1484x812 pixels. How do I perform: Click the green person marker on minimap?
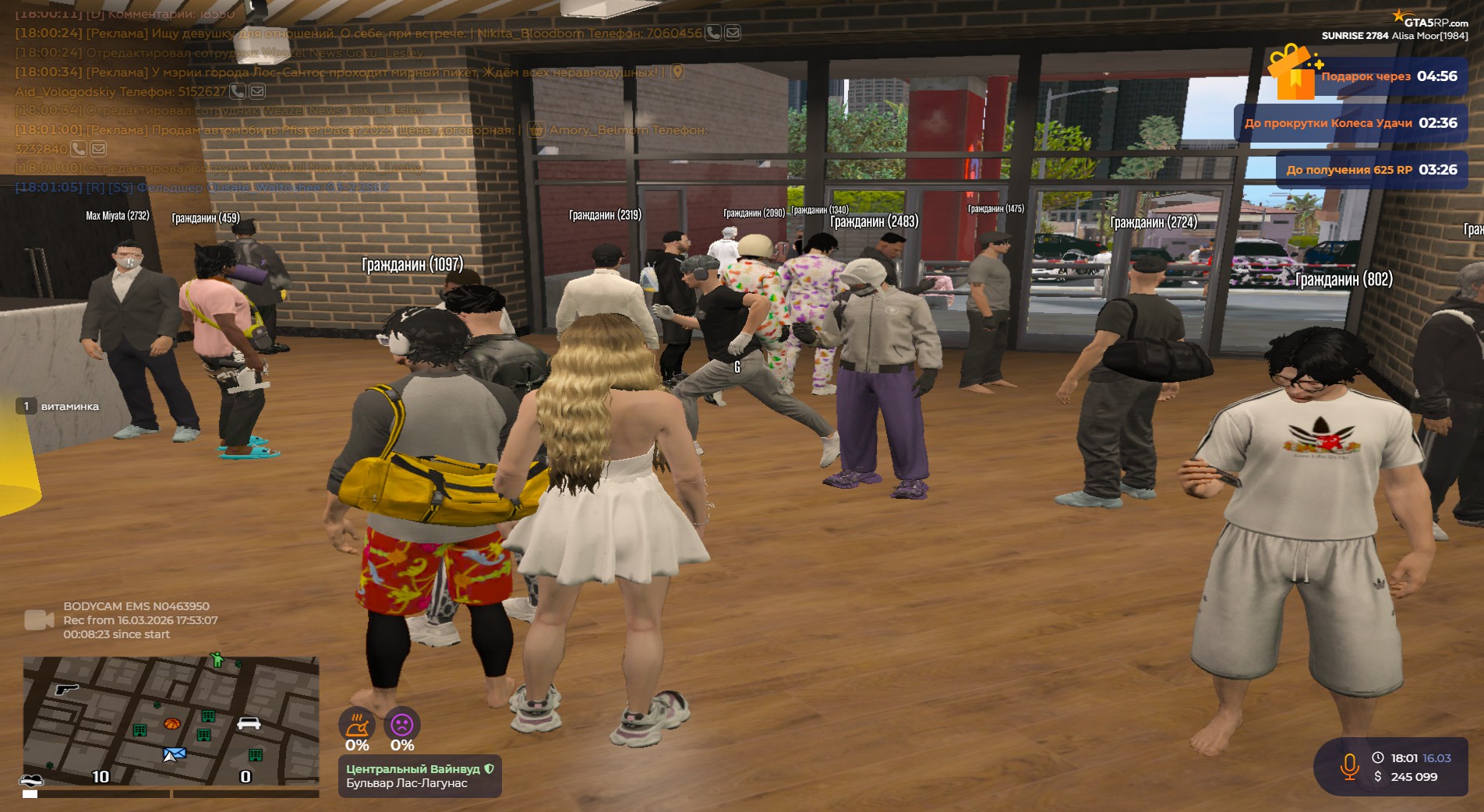pos(217,661)
